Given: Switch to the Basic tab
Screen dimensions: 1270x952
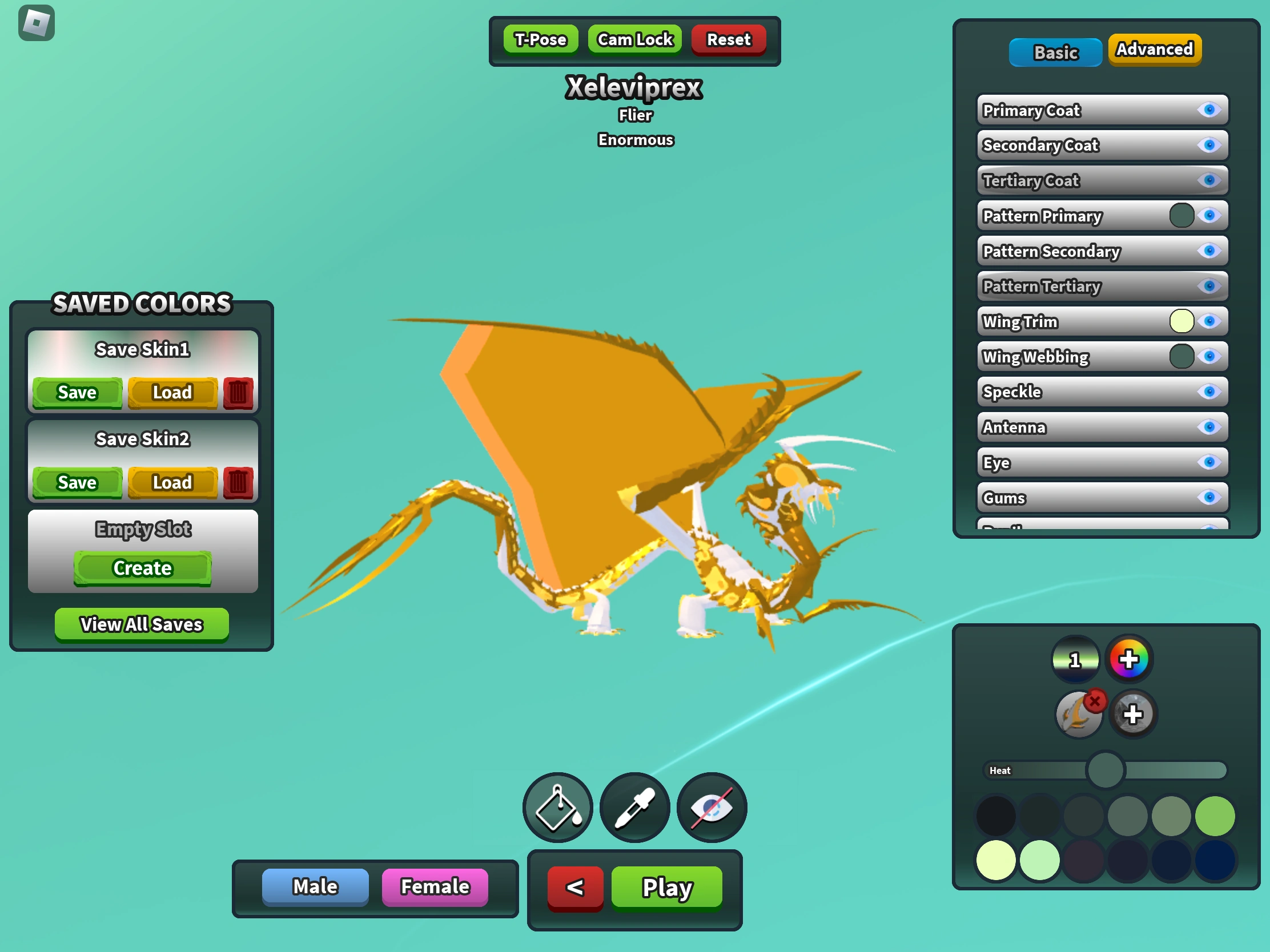Looking at the screenshot, I should (x=1055, y=51).
